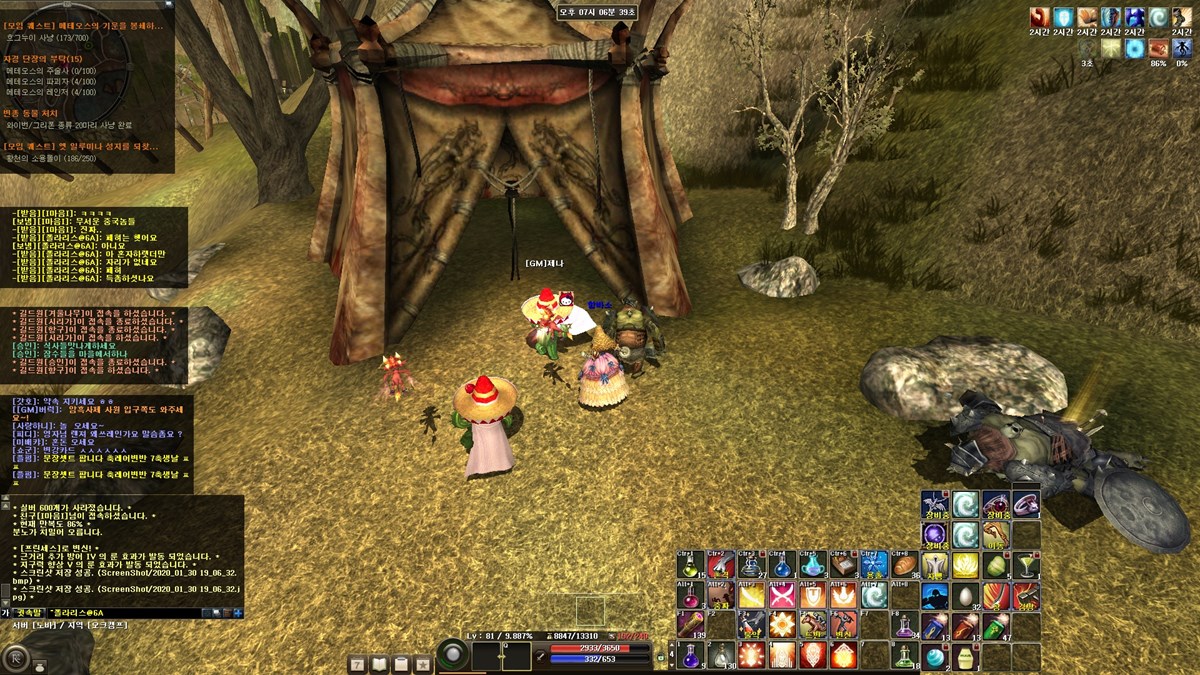The width and height of the screenshot is (1200, 675).
Task: Open the round R button in the corner
Action: tap(16, 658)
